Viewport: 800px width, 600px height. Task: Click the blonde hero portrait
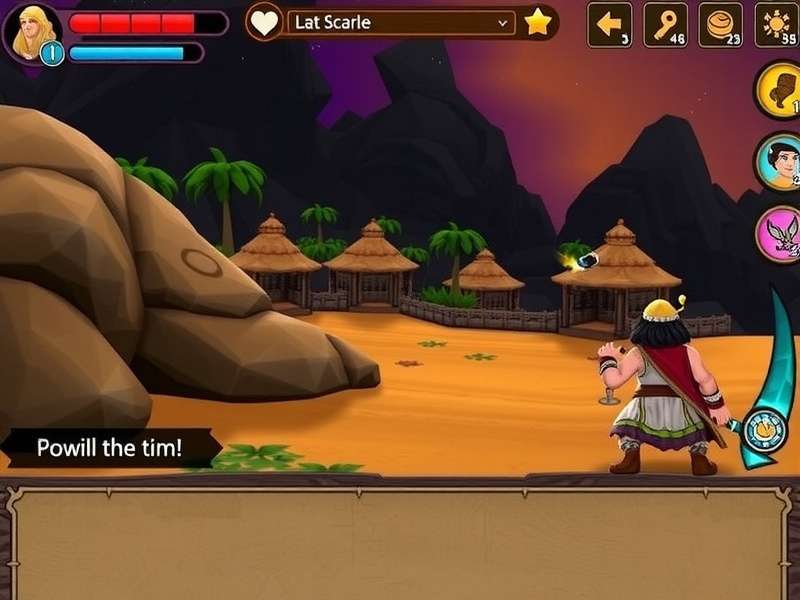point(33,31)
